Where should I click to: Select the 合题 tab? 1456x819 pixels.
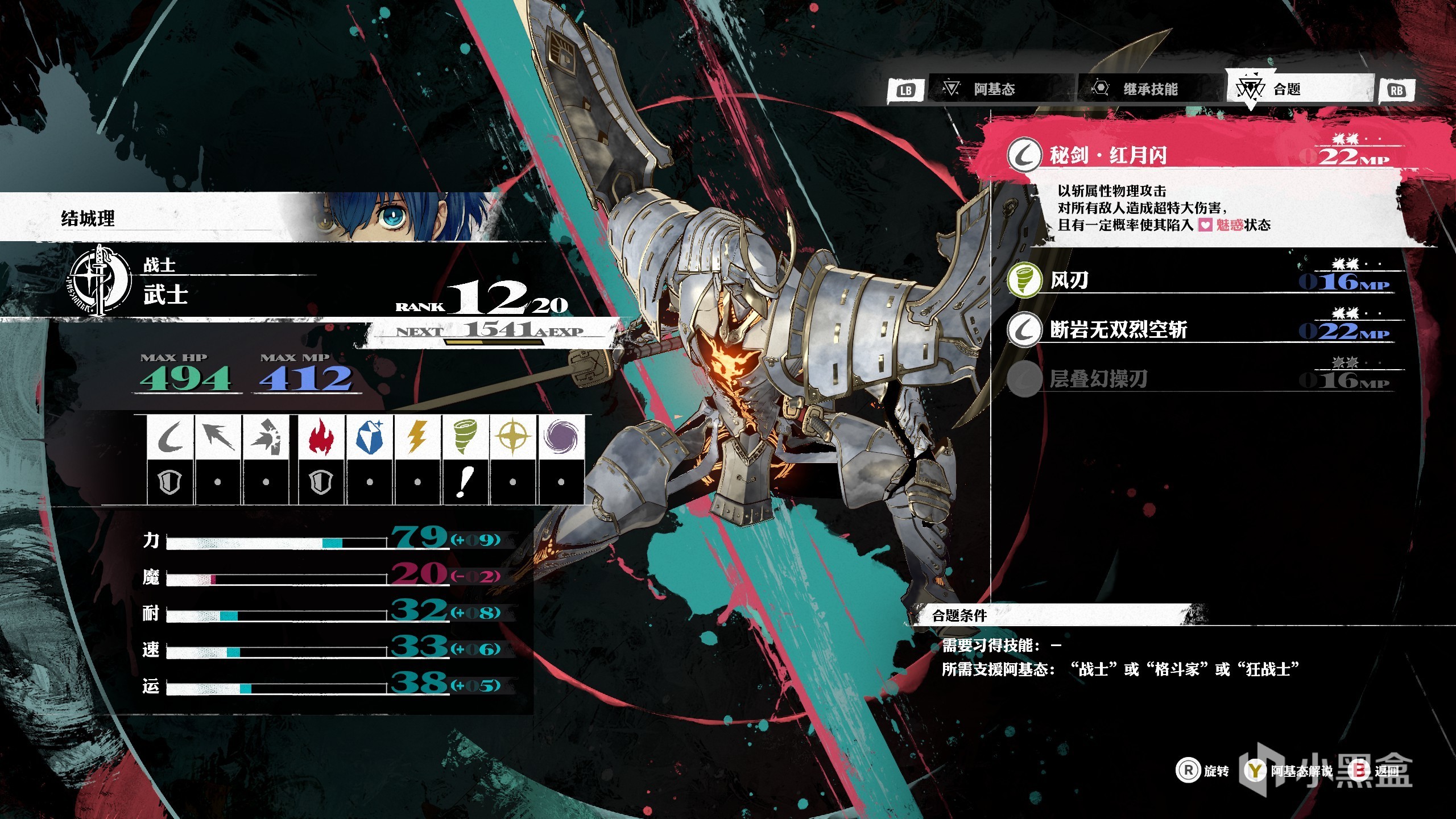pos(1287,89)
